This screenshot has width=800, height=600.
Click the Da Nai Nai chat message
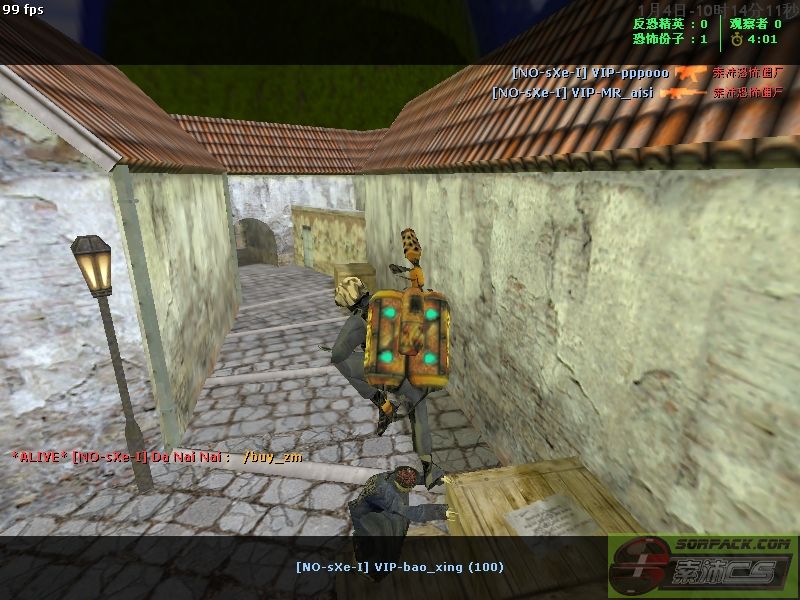point(157,457)
